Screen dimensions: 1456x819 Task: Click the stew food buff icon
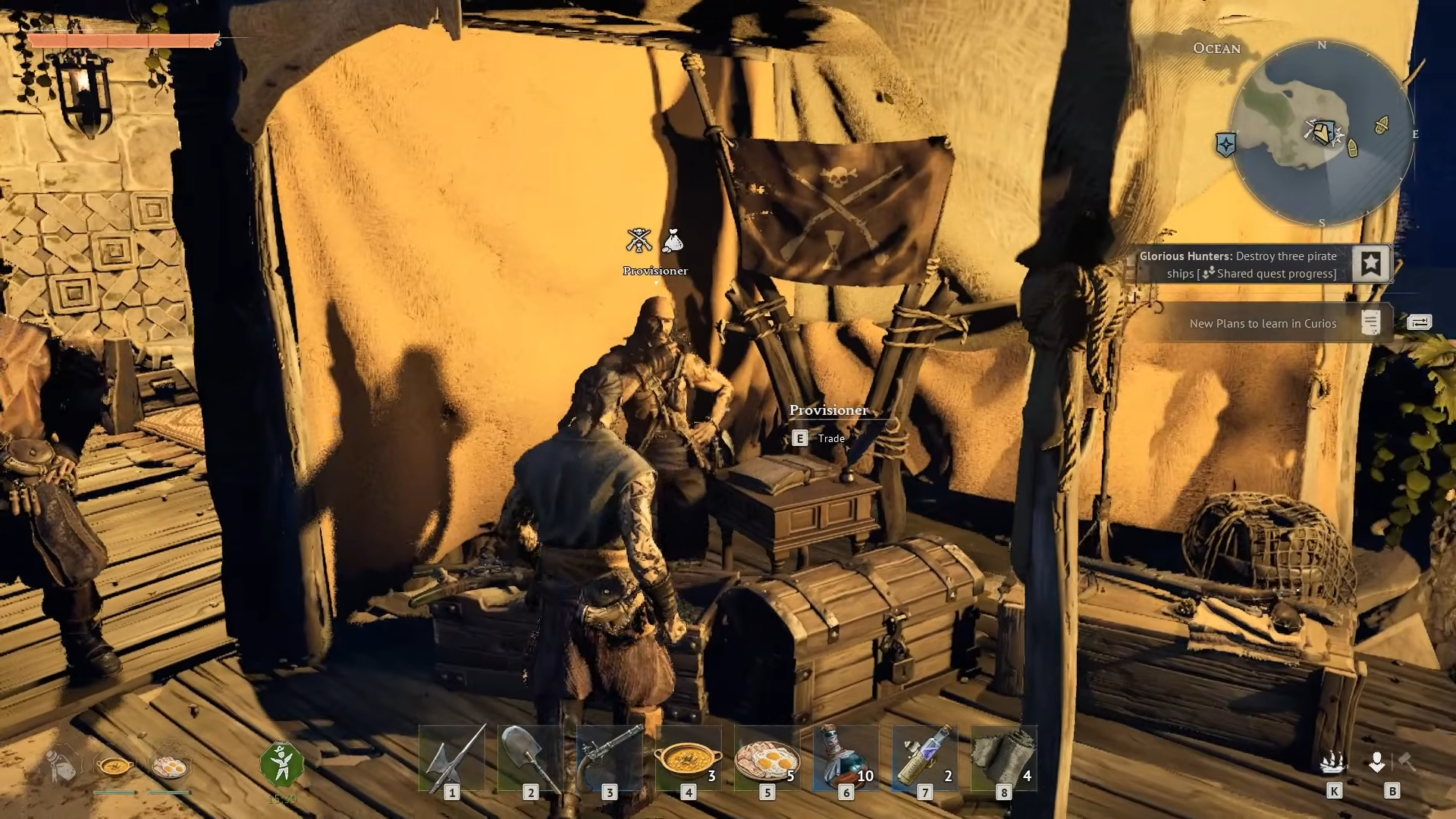point(115,767)
